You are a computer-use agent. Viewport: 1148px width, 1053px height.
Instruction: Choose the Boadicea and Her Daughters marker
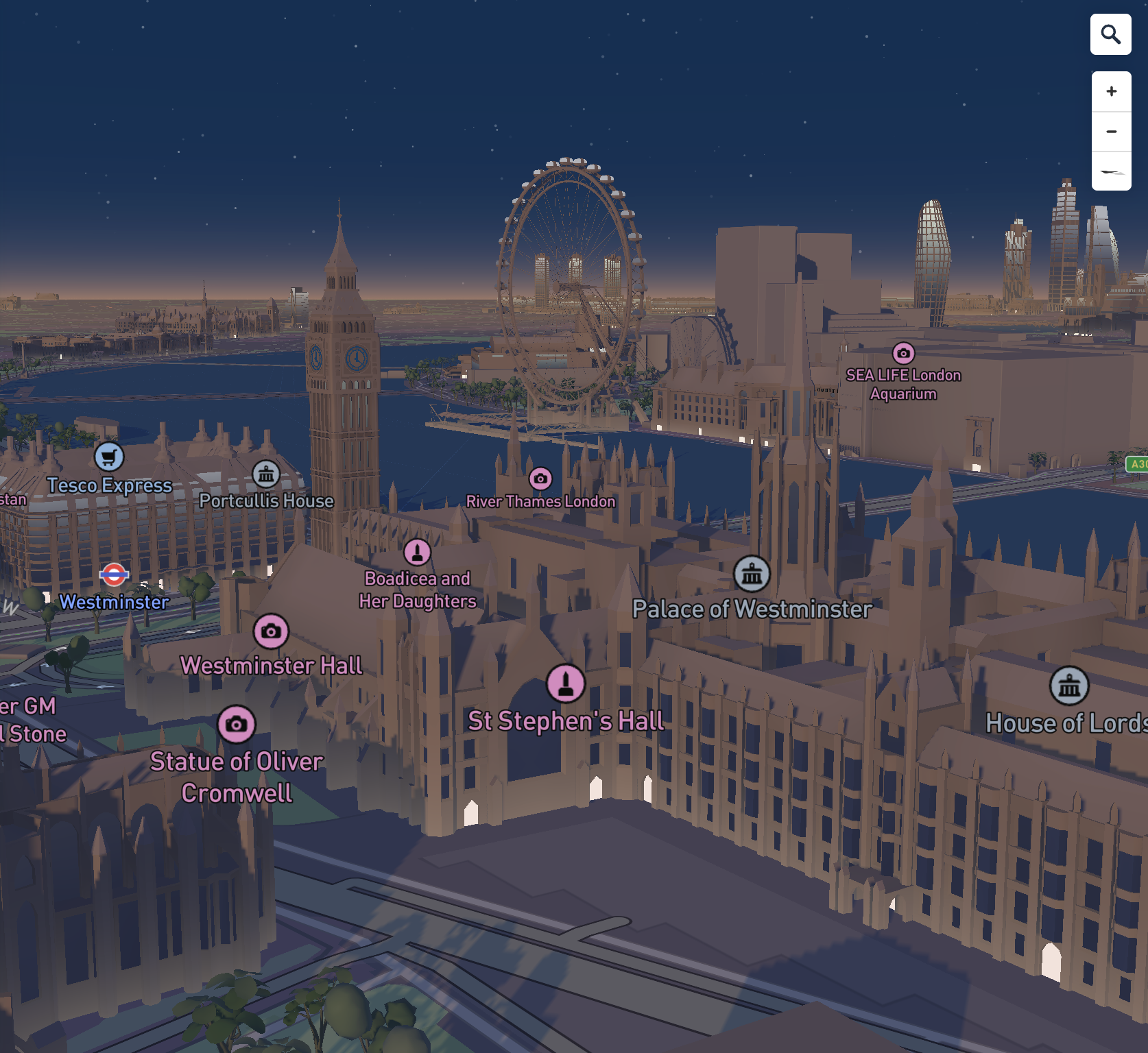[417, 552]
